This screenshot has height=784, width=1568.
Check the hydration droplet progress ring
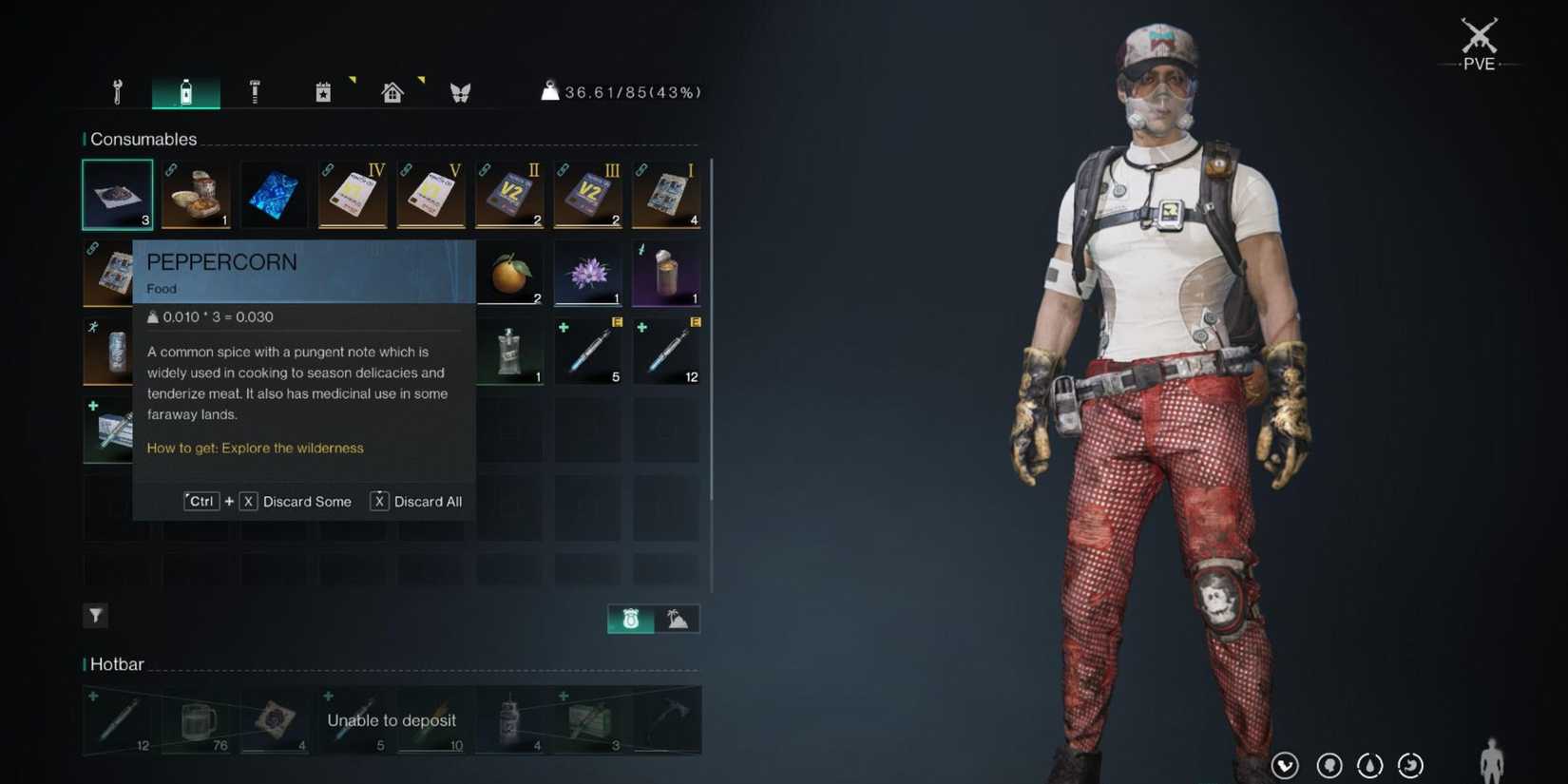(1369, 765)
